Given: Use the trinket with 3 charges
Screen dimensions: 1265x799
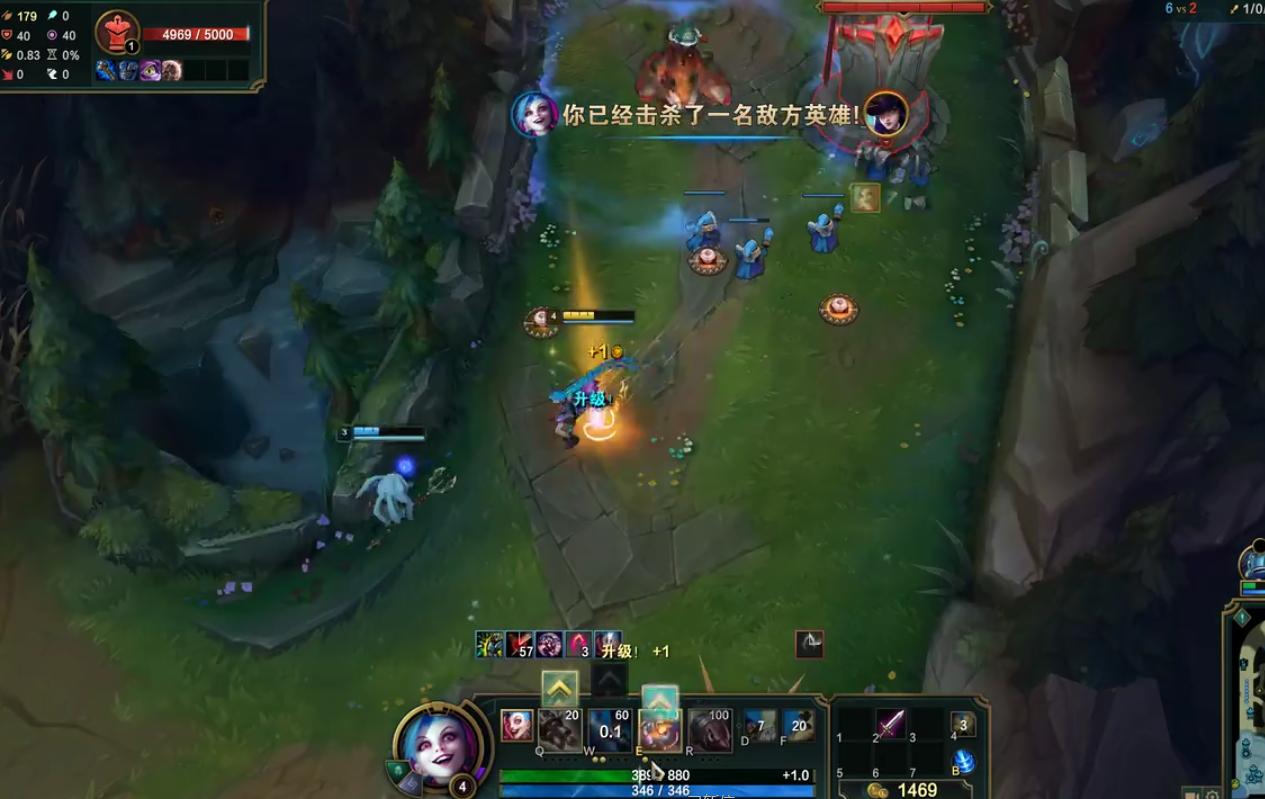Looking at the screenshot, I should pyautogui.click(x=962, y=724).
